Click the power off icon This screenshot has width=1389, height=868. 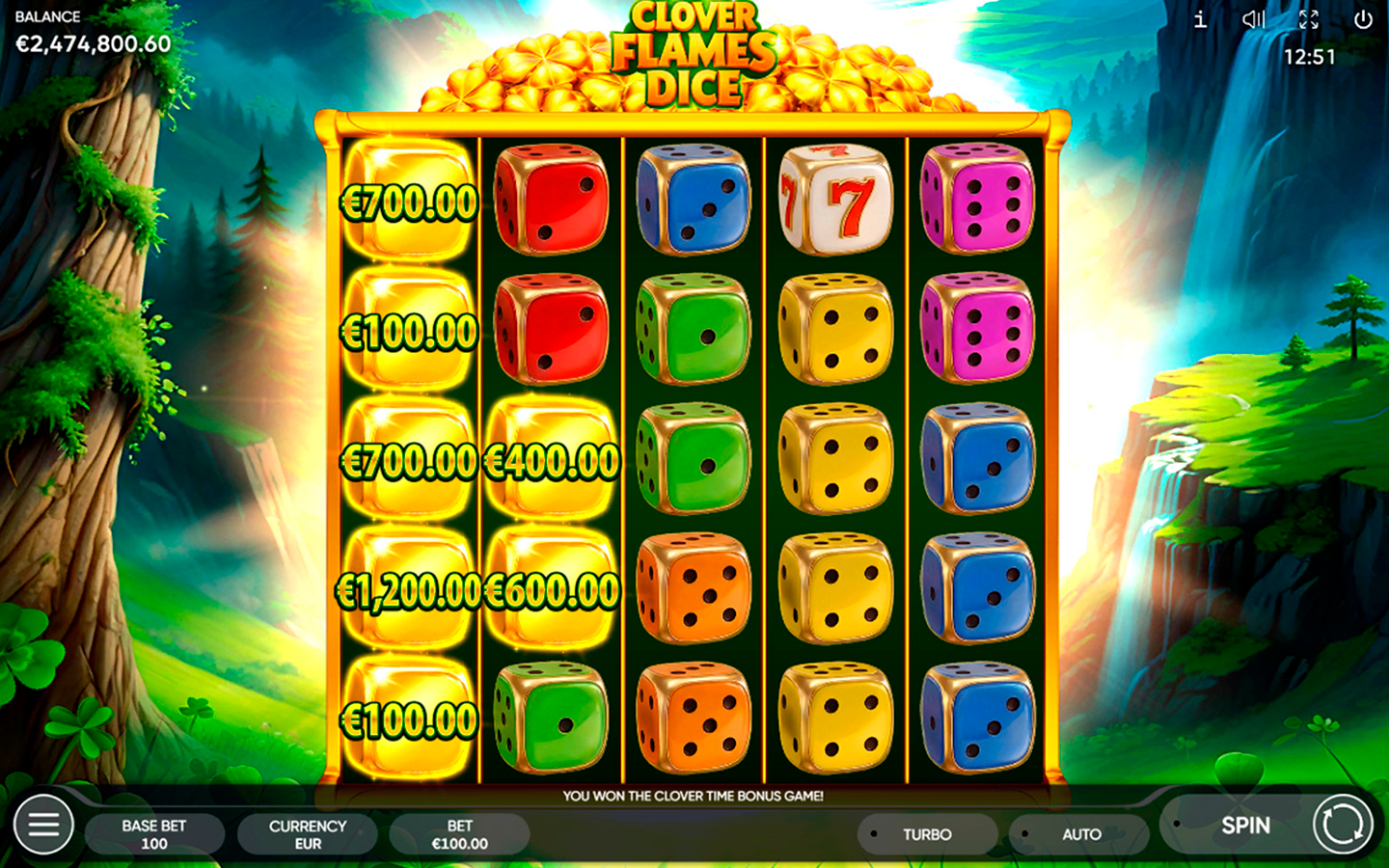(1362, 19)
